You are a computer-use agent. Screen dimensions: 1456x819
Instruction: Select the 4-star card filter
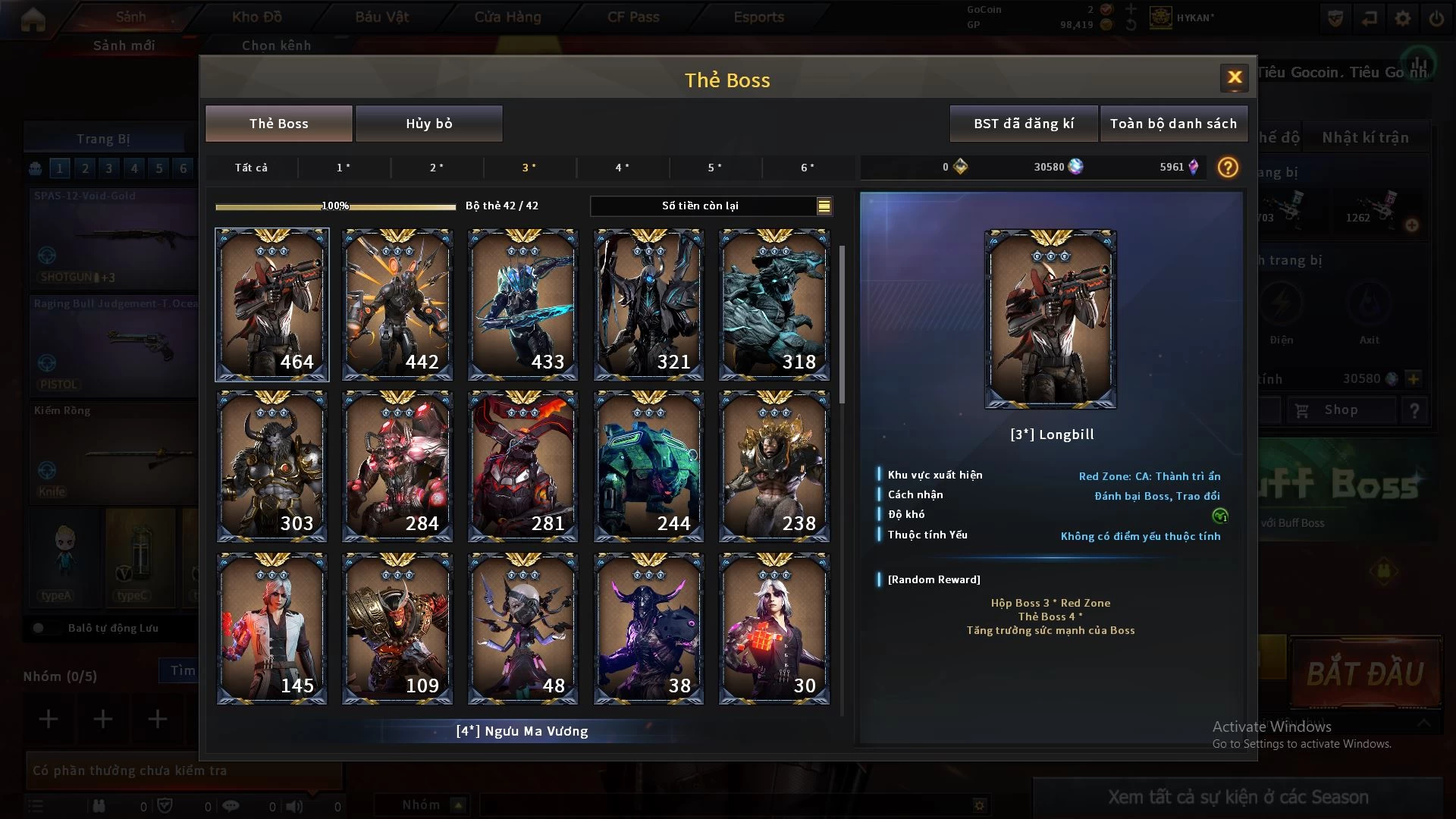[x=622, y=168]
